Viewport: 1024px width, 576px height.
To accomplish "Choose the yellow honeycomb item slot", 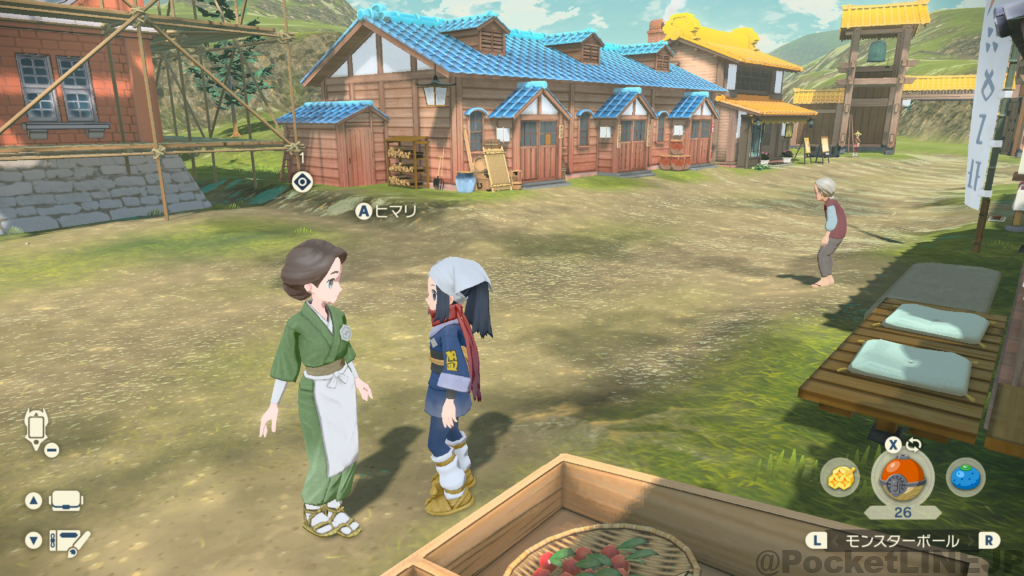I will tap(840, 477).
